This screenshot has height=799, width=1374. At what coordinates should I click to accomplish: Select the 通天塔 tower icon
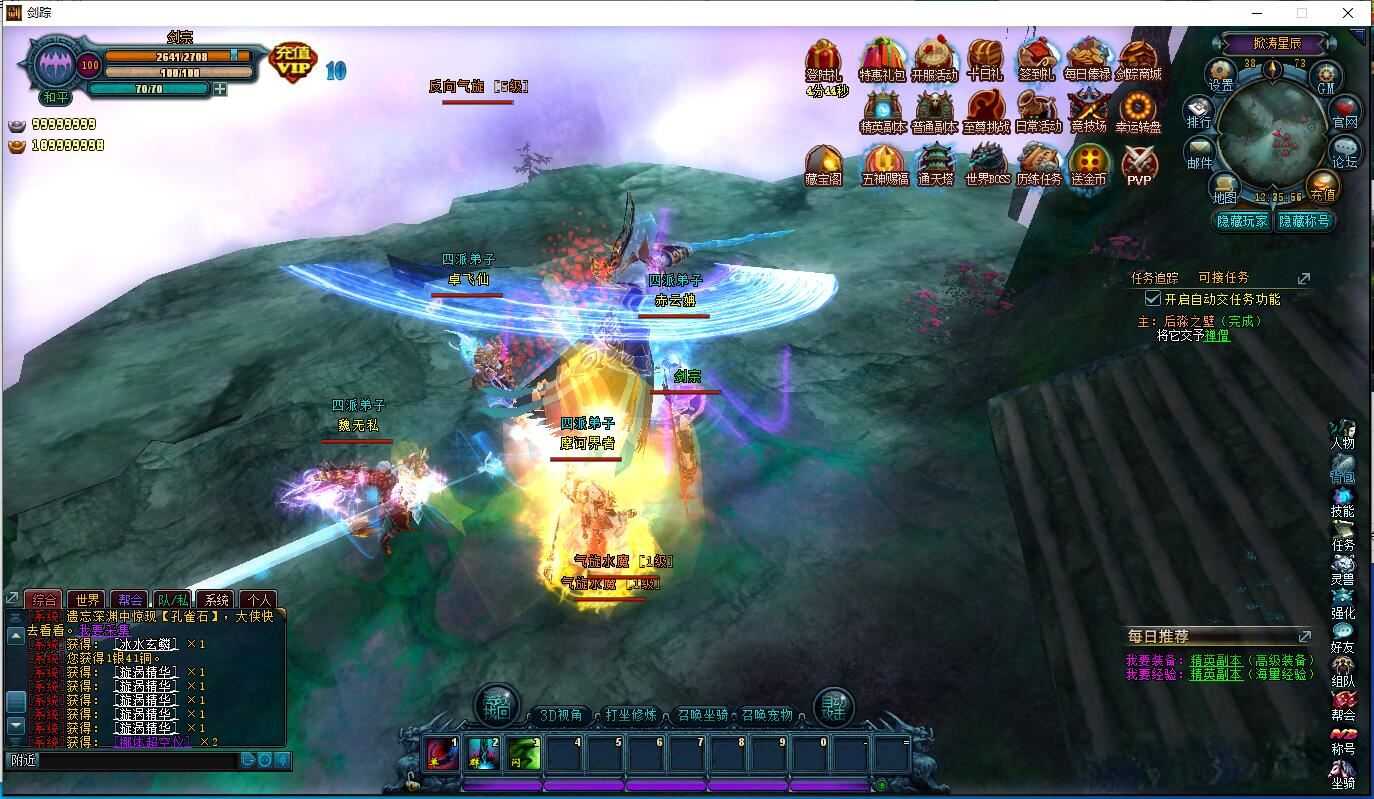935,163
